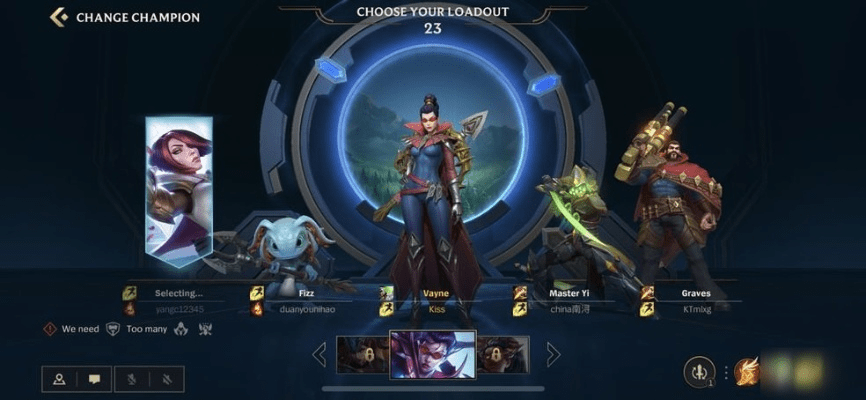Open the rune loadout icon with orange wing
The height and width of the screenshot is (400, 866).
[x=746, y=372]
